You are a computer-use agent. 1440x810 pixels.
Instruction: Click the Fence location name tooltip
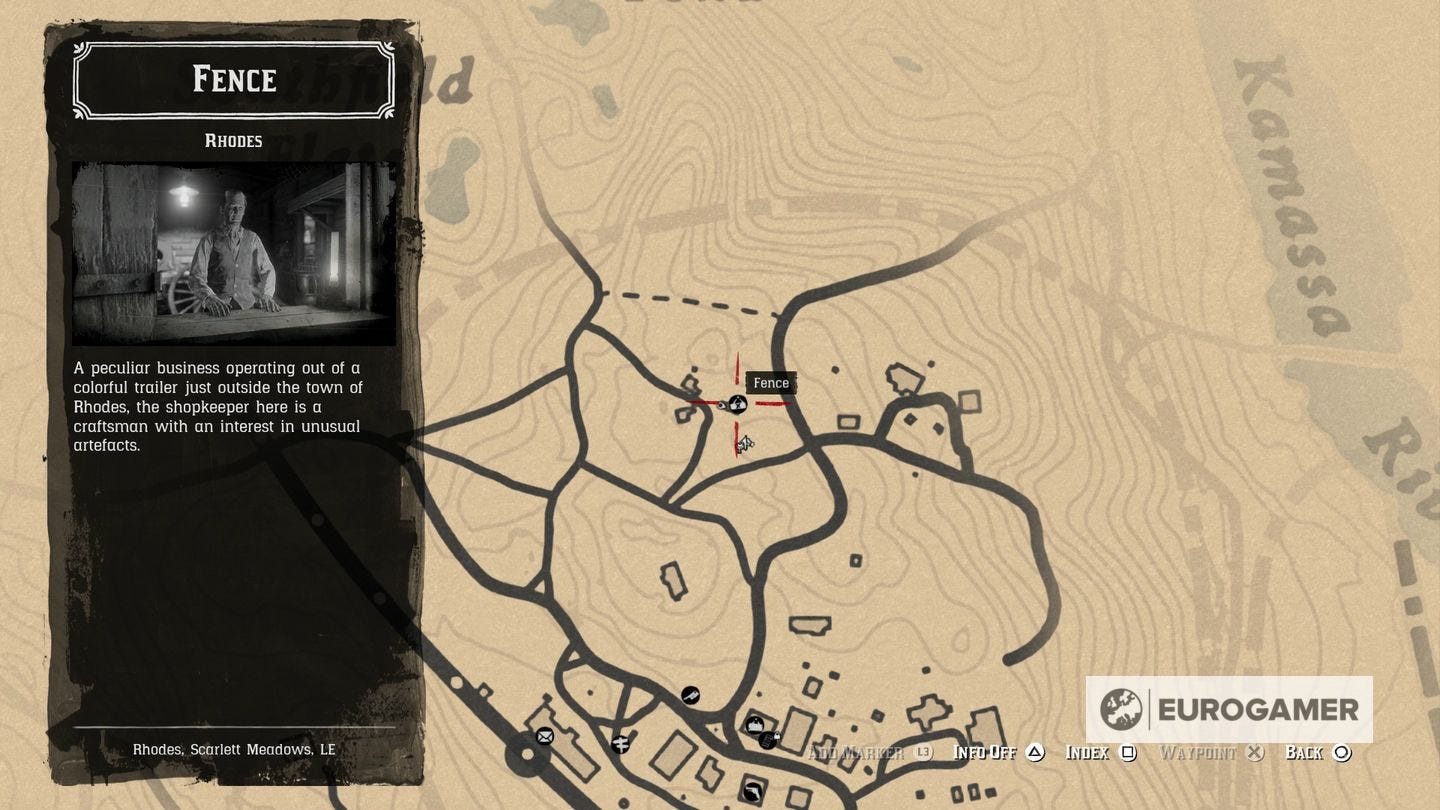(x=771, y=383)
